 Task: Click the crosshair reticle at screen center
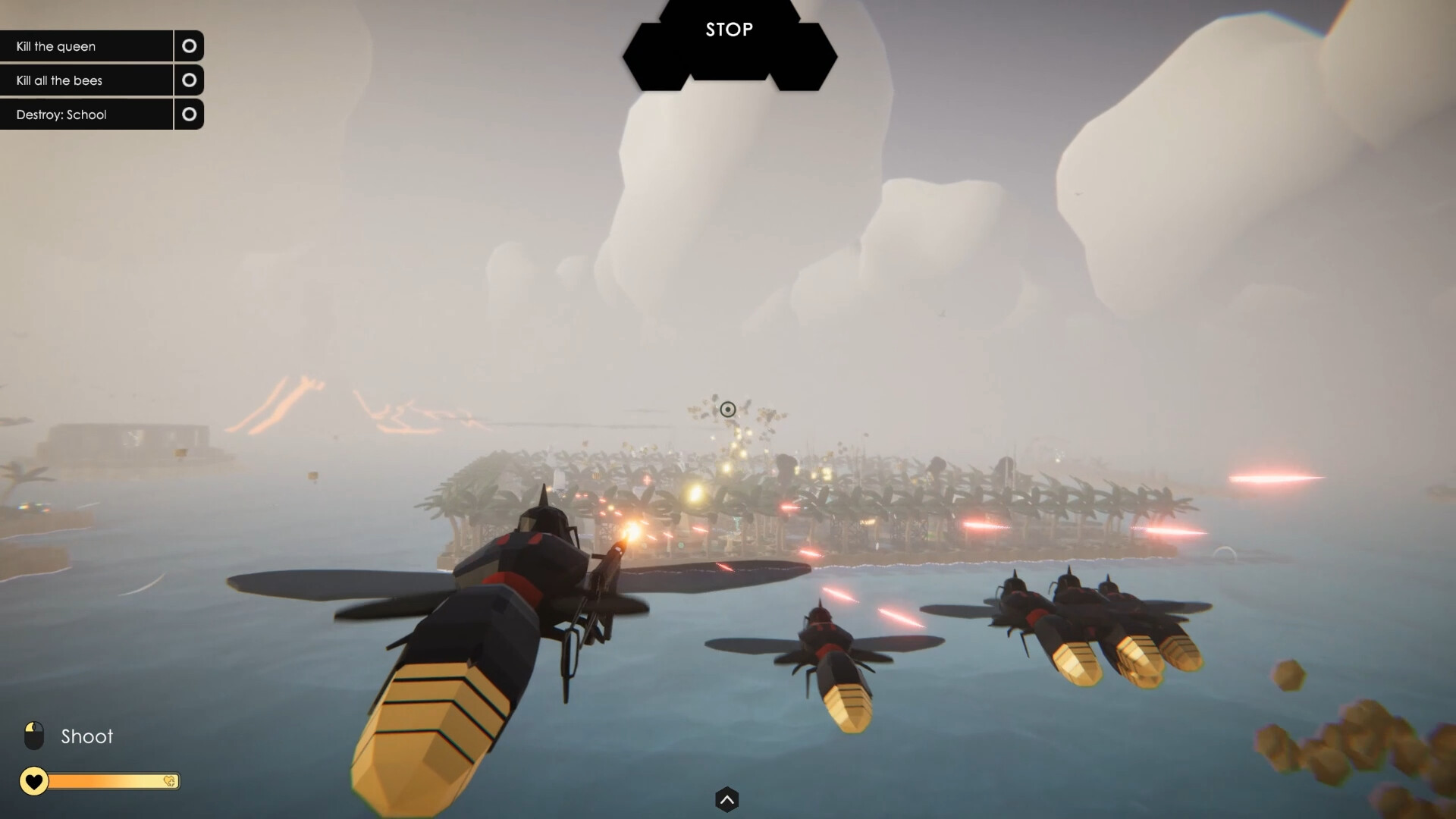[x=729, y=409]
